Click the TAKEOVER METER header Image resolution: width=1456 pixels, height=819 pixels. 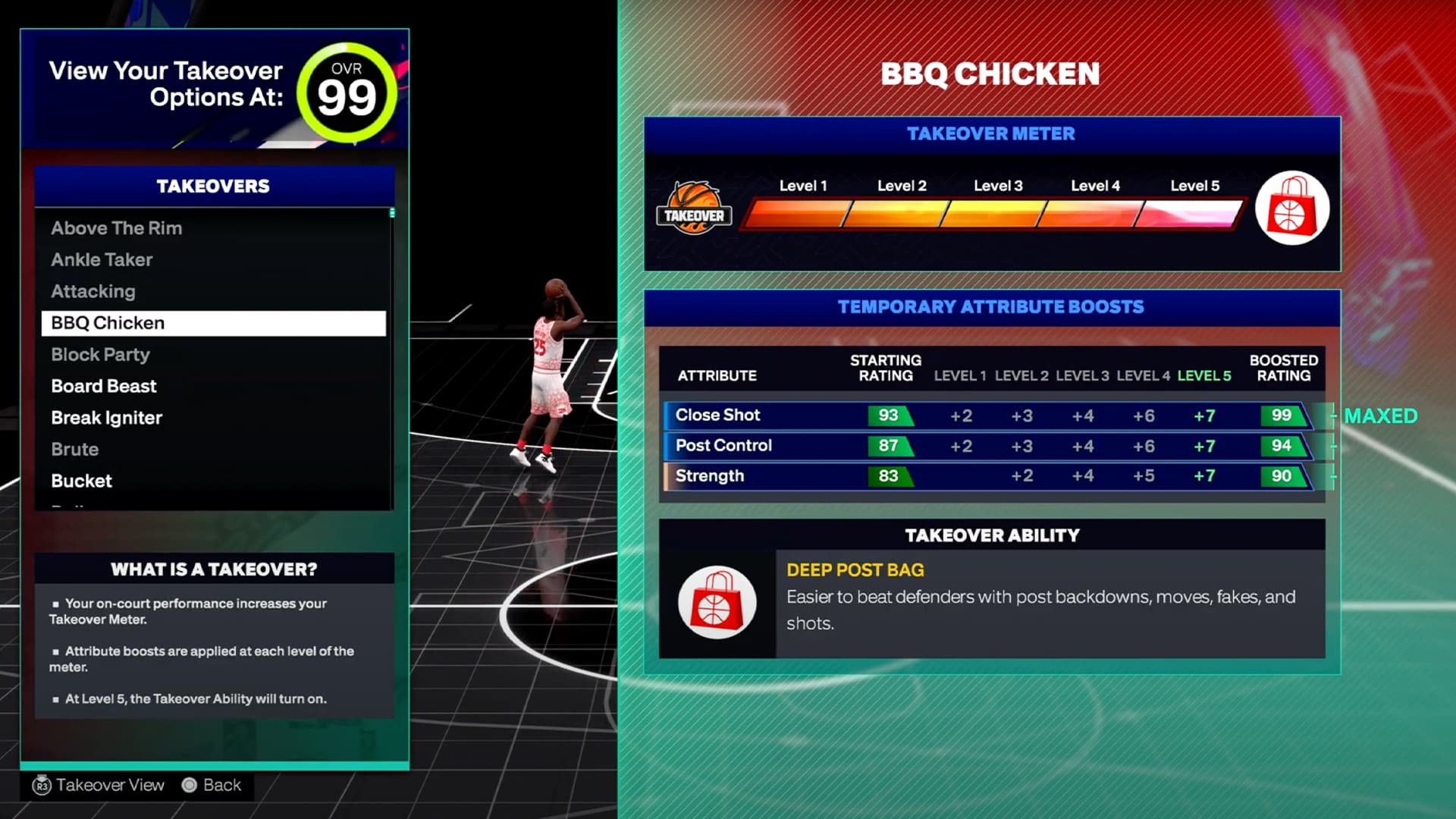[990, 133]
